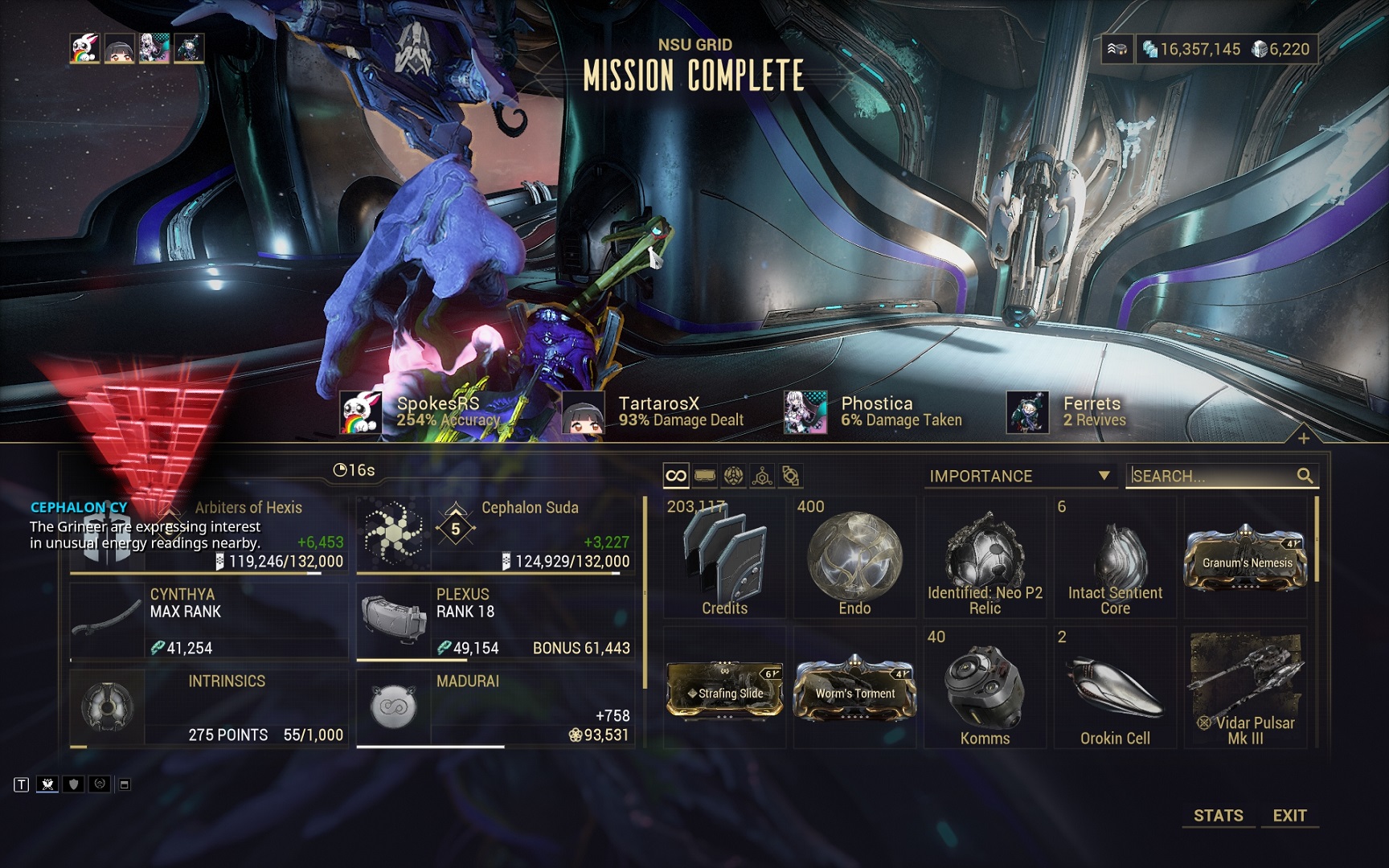Screen dimensions: 1389x868
Task: Open the mission Stats view
Action: click(1218, 815)
